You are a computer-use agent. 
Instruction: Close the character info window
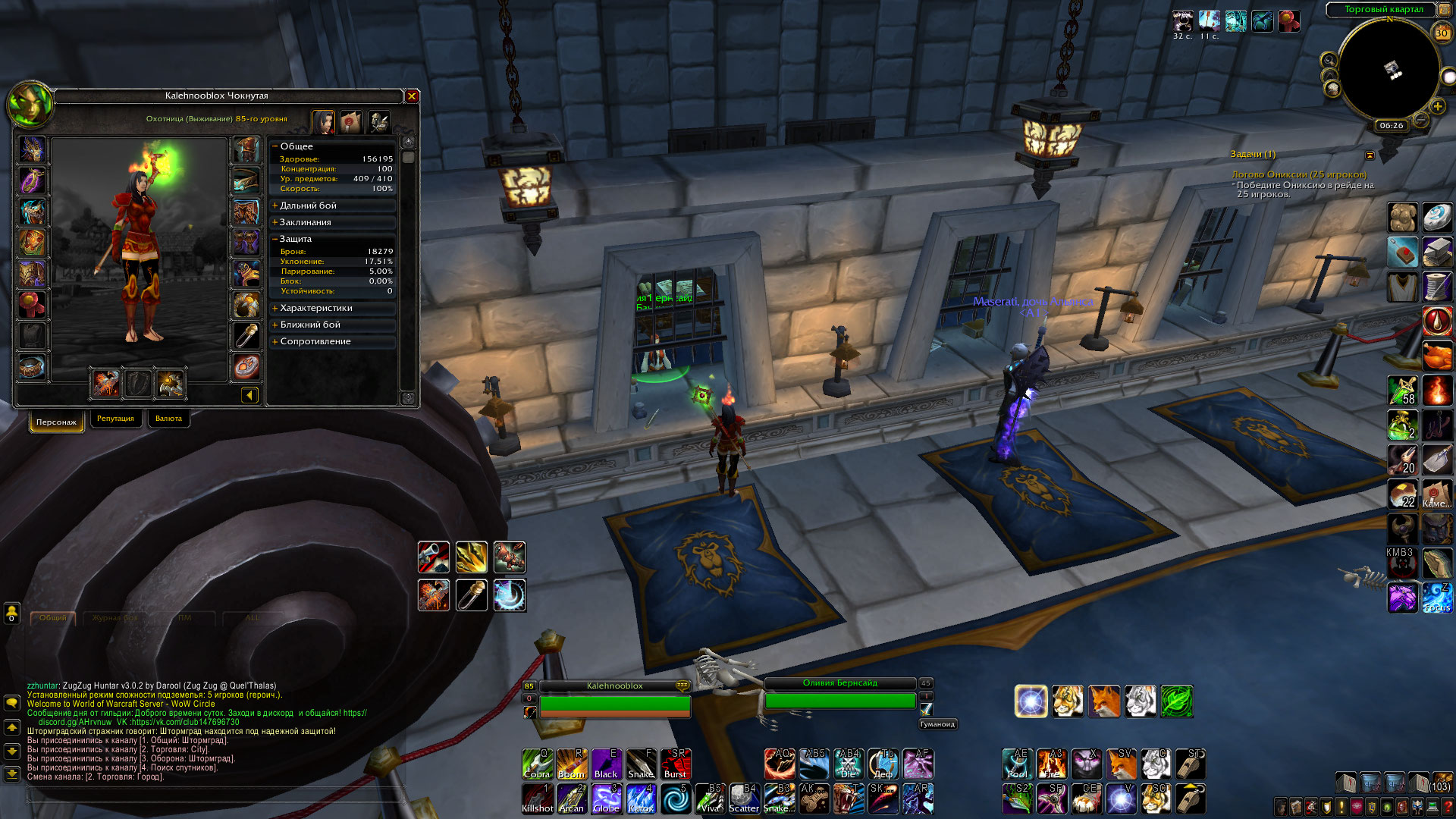[x=412, y=96]
